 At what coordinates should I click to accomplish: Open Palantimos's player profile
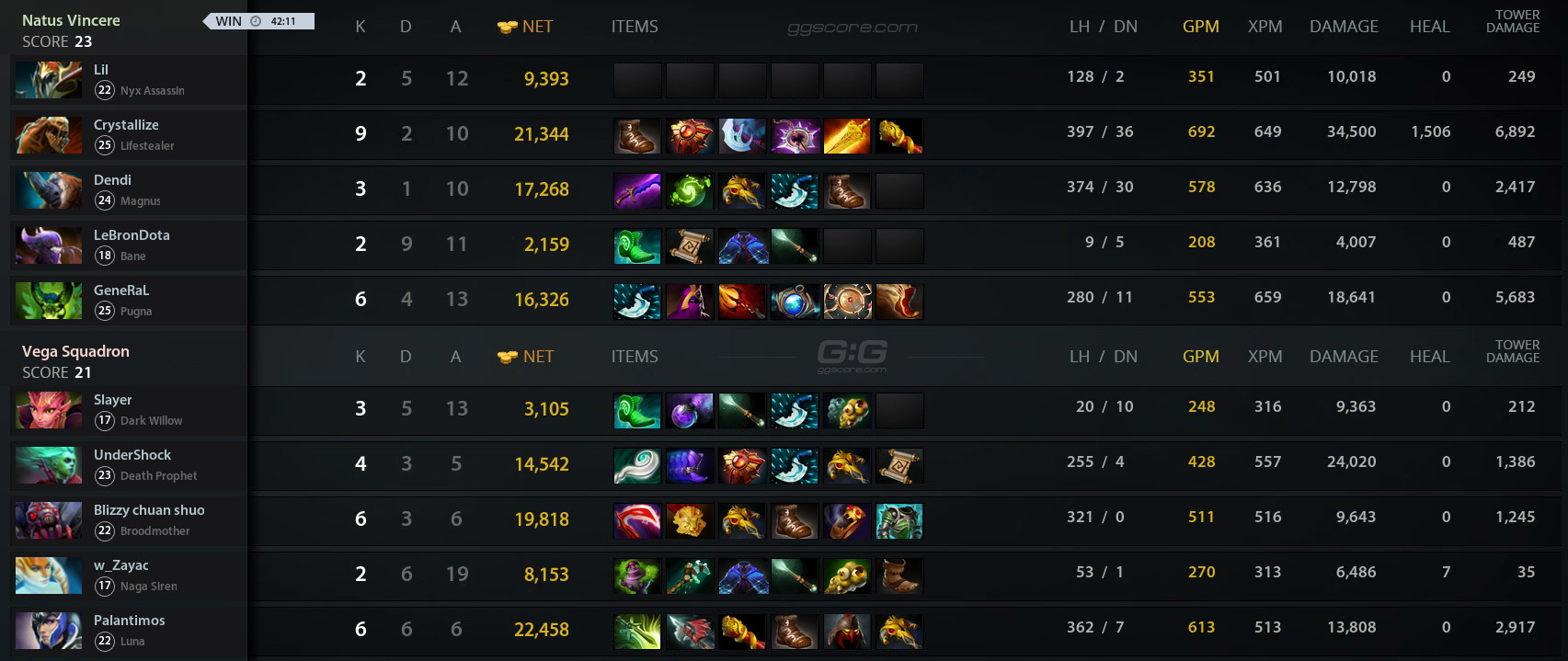[x=130, y=621]
